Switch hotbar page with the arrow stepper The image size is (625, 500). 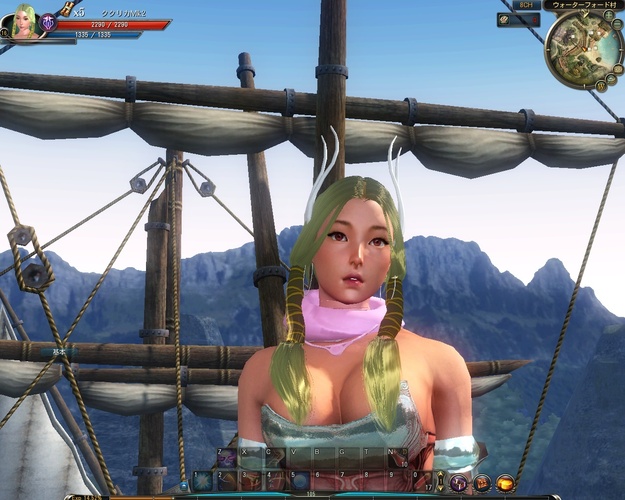click(x=439, y=481)
